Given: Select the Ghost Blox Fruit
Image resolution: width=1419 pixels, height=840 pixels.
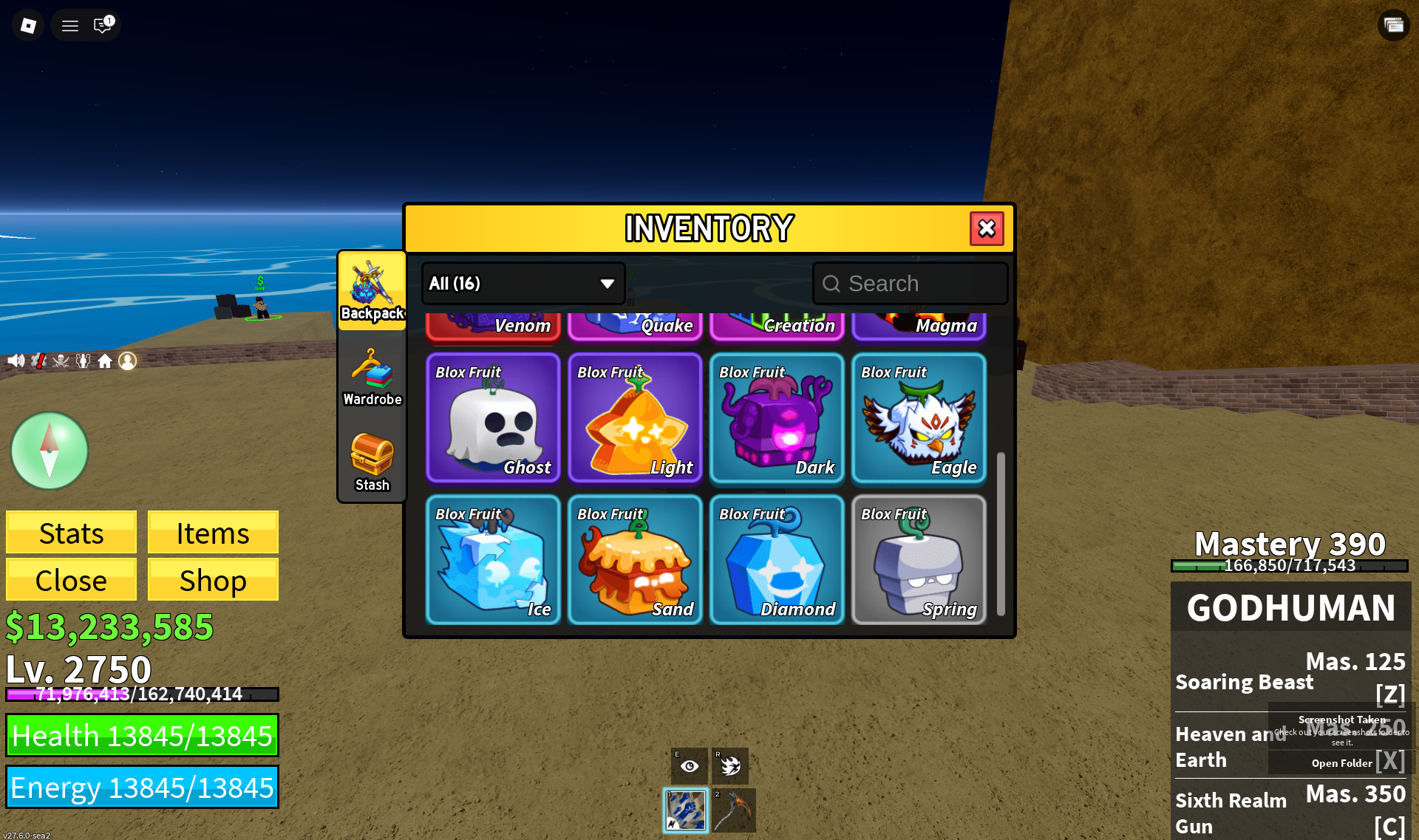Looking at the screenshot, I should coord(493,417).
